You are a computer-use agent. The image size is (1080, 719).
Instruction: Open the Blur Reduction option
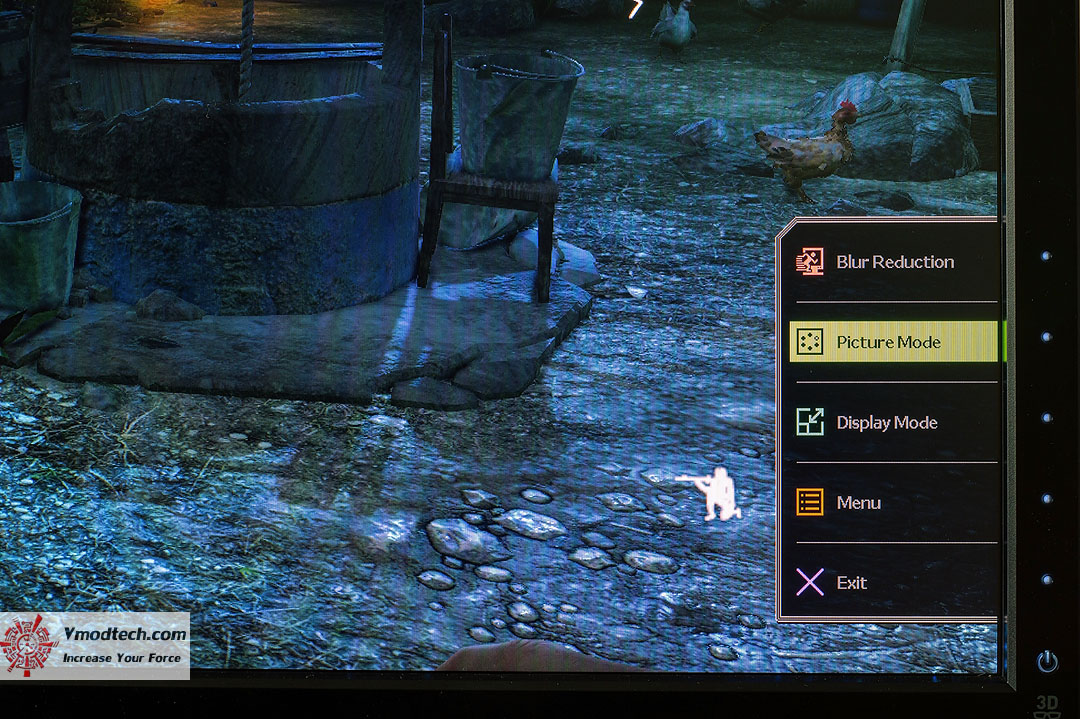(893, 262)
